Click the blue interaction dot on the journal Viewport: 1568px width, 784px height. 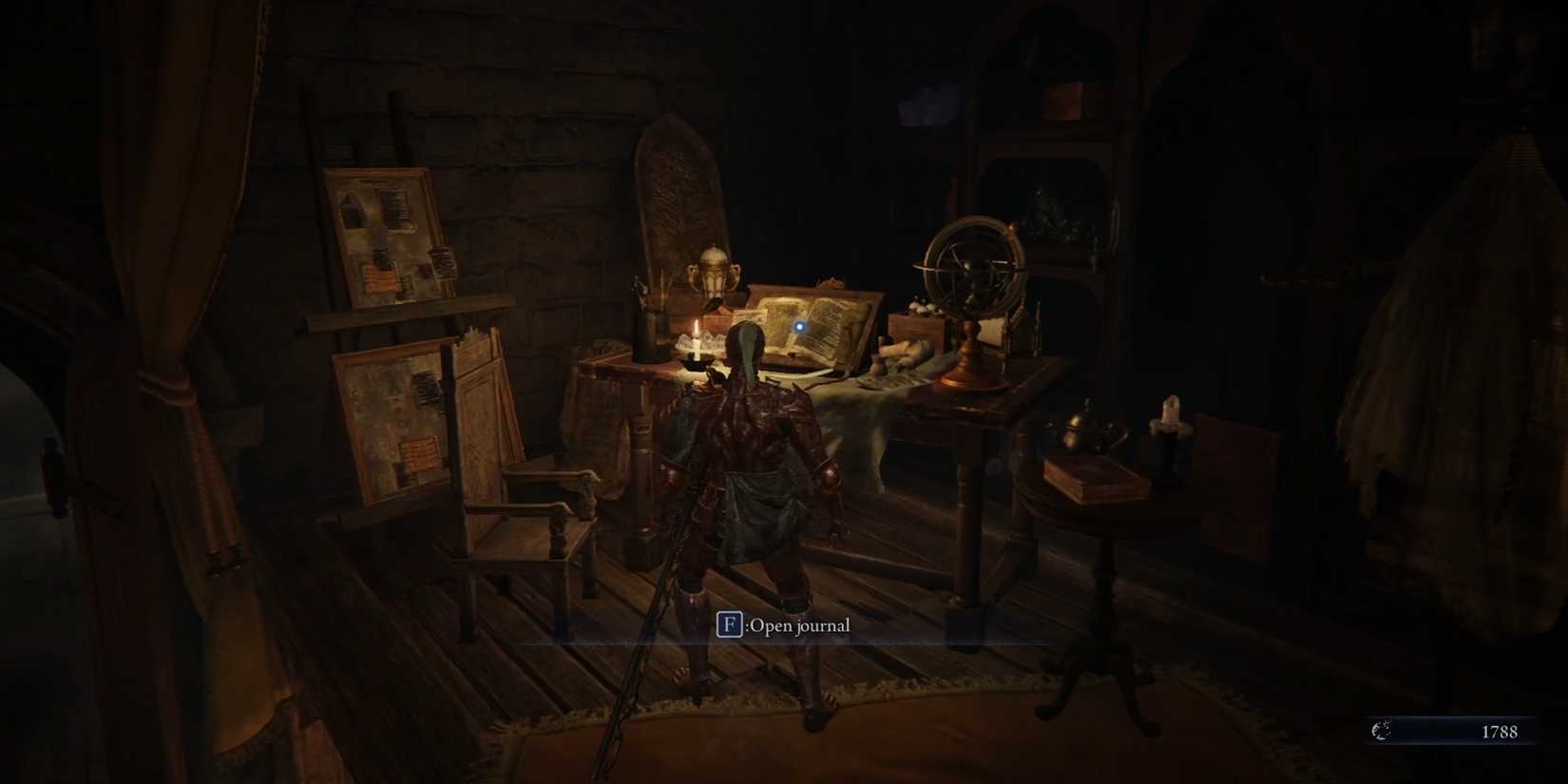pyautogui.click(x=801, y=324)
